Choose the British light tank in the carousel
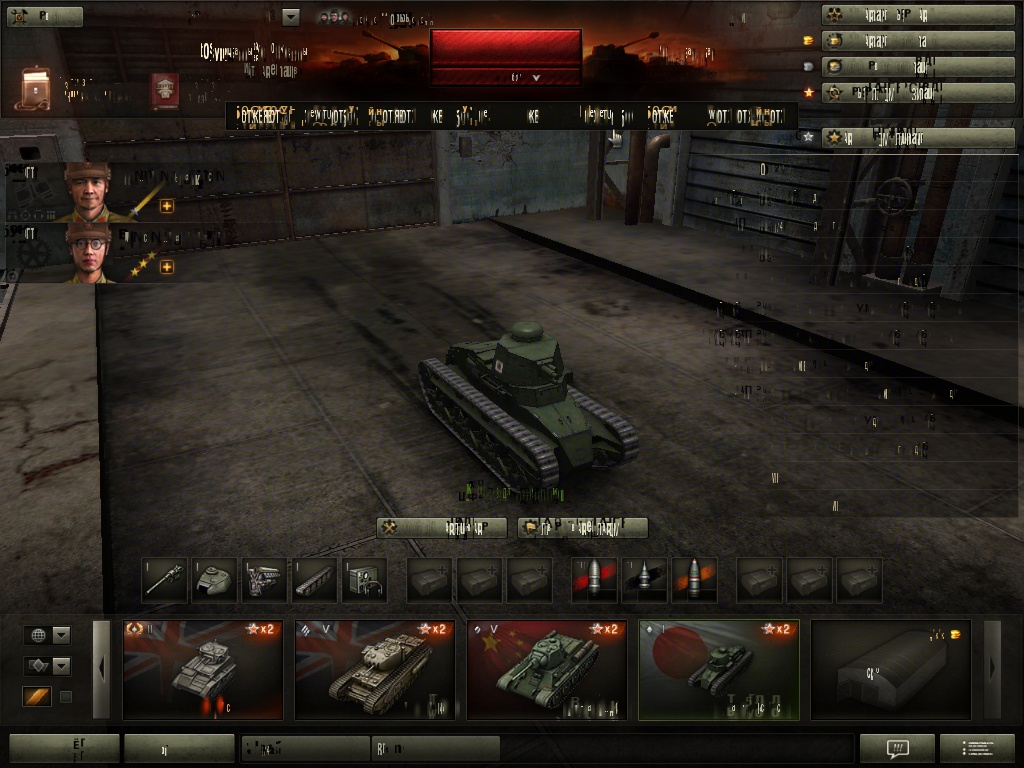The width and height of the screenshot is (1024, 768). coord(203,669)
